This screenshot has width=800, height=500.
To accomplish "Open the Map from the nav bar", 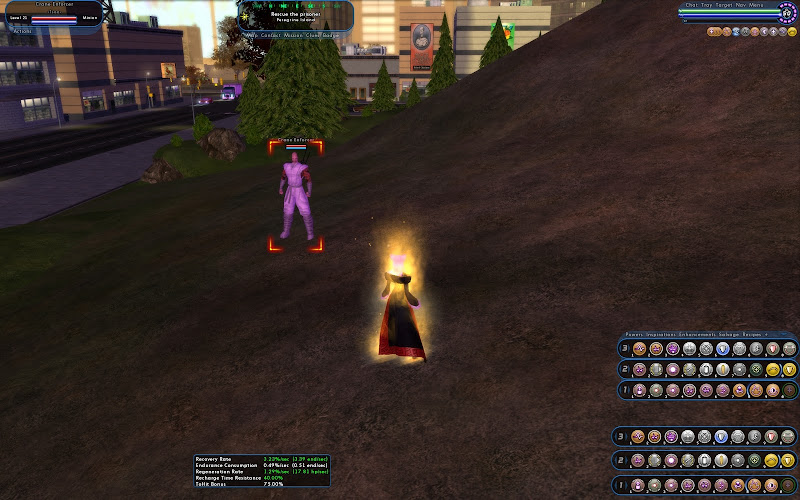I will click(x=251, y=35).
